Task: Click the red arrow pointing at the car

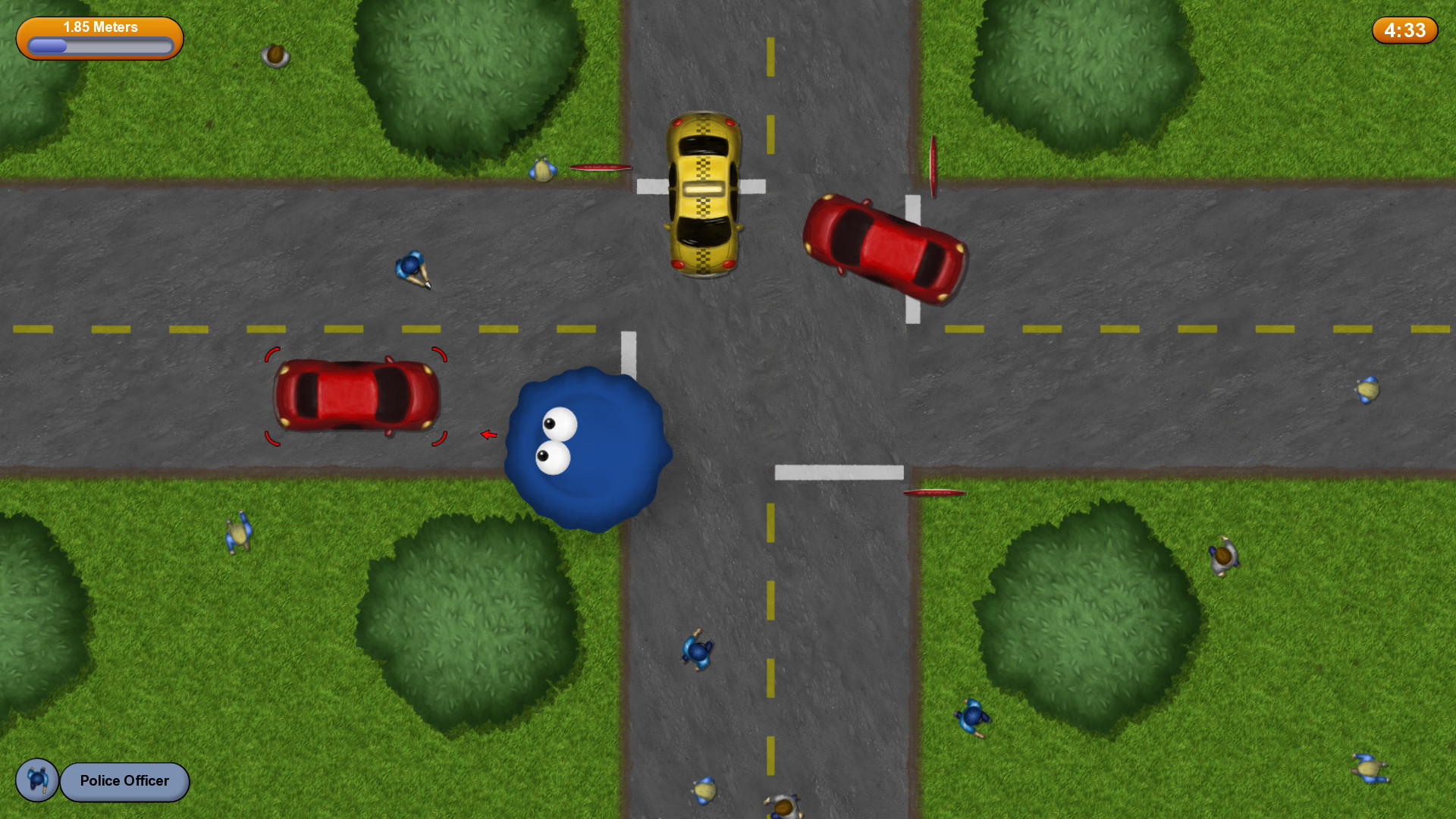Action: click(488, 435)
